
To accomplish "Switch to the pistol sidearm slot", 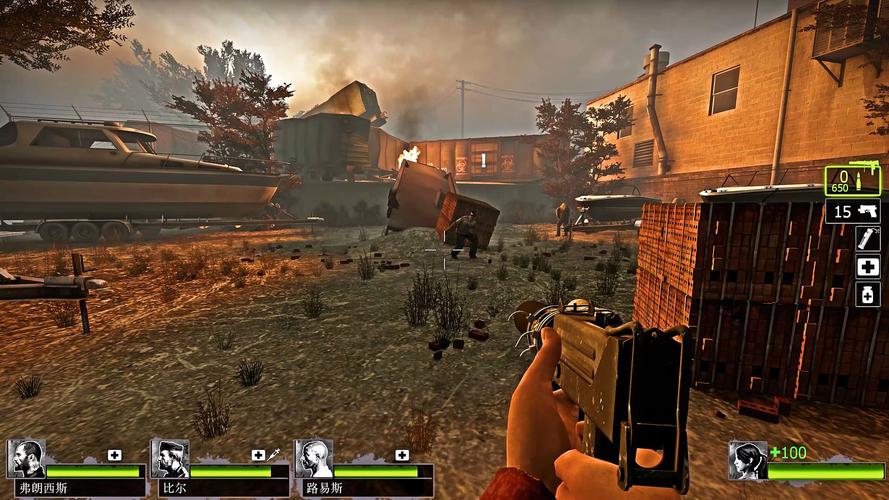I will click(x=853, y=211).
